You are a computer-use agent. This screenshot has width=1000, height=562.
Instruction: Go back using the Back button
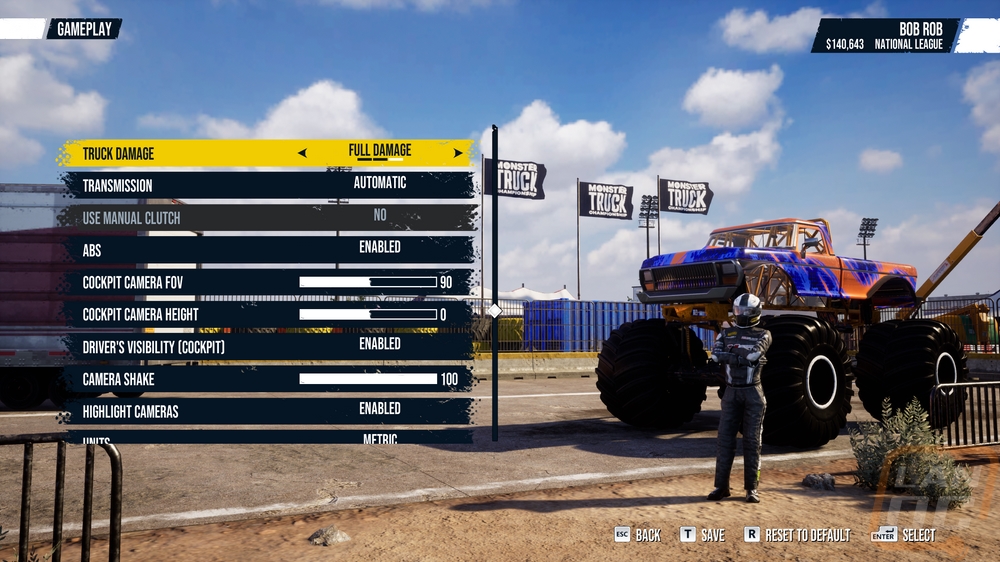coord(637,535)
